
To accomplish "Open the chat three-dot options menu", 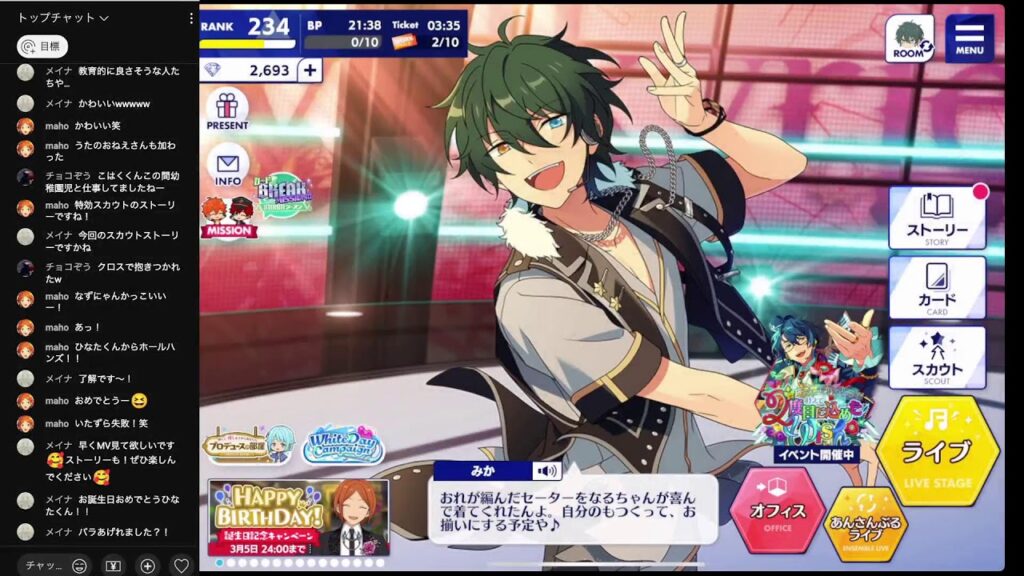I will pyautogui.click(x=191, y=18).
